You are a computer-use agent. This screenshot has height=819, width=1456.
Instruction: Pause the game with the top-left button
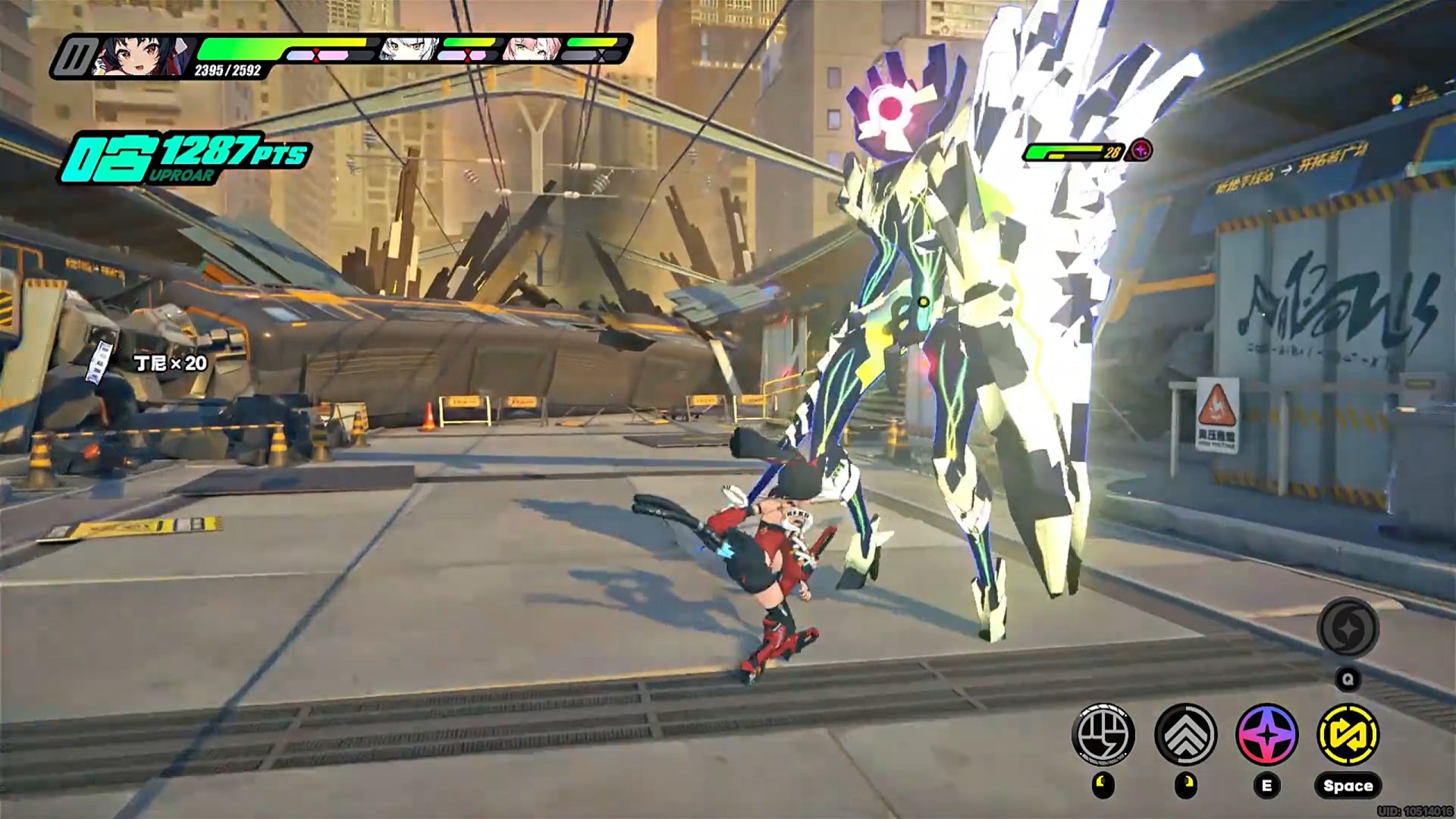pos(76,57)
